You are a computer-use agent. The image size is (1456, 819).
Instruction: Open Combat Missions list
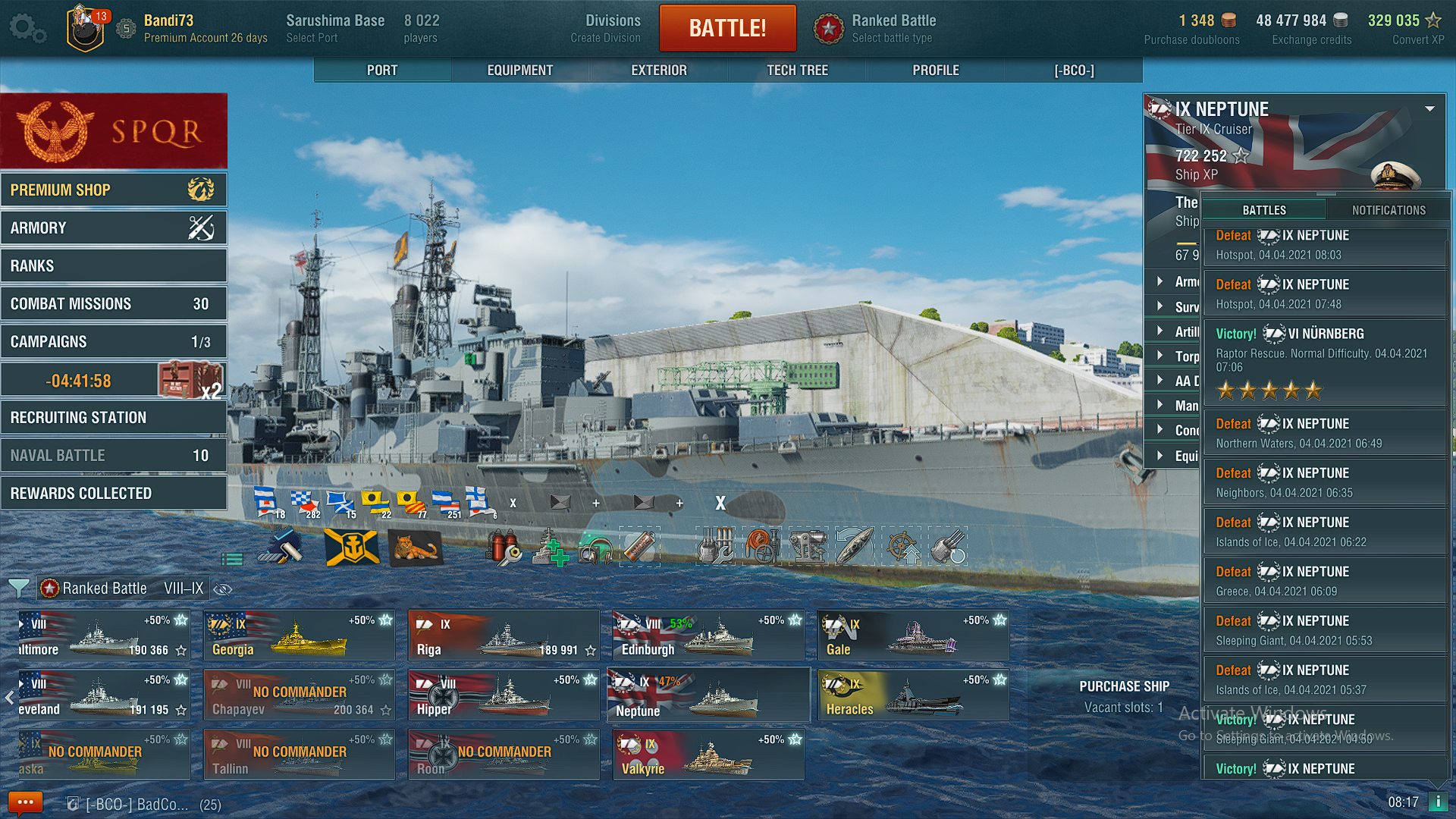(114, 303)
